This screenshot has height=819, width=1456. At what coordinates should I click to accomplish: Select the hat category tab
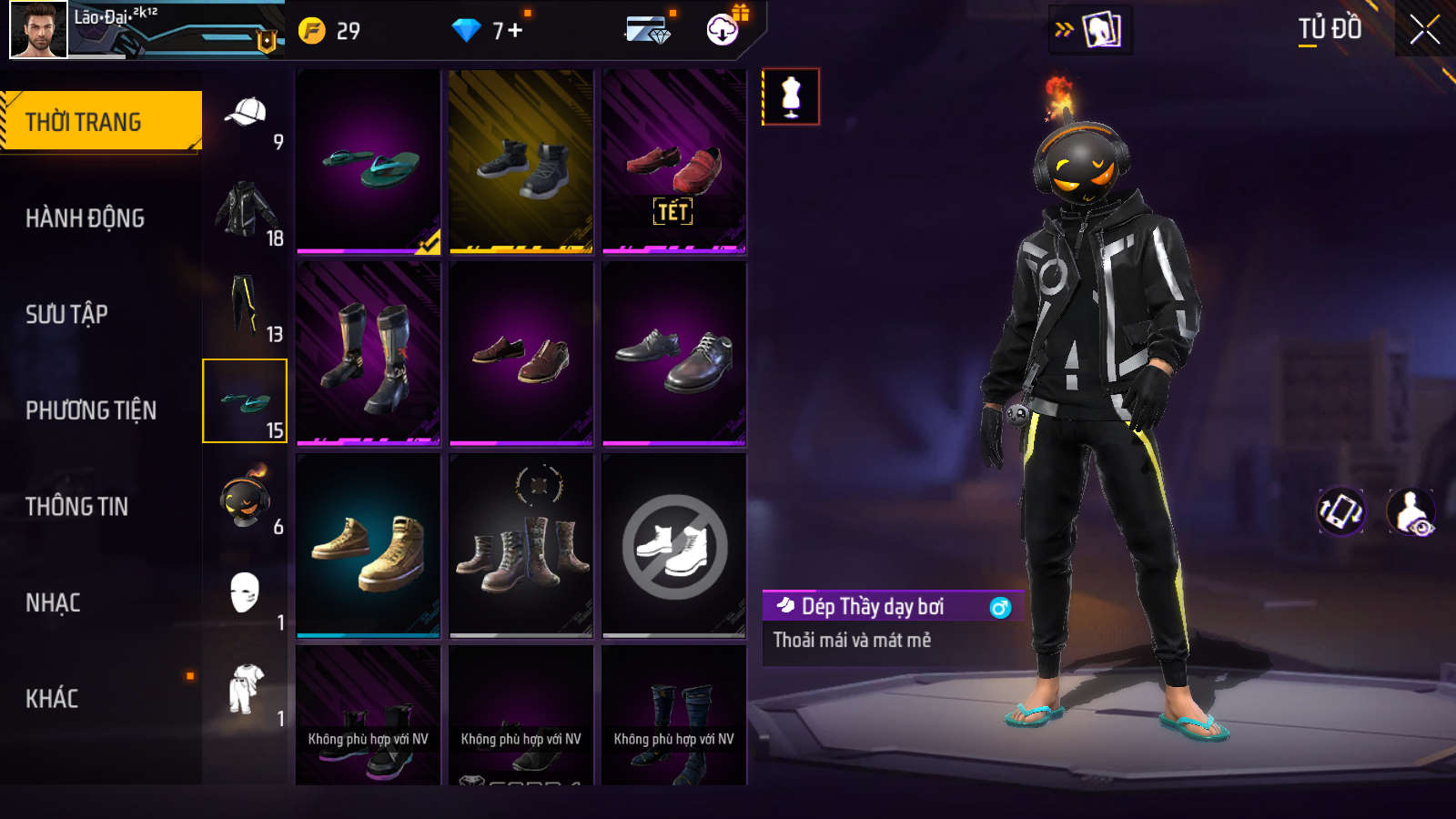(x=246, y=114)
